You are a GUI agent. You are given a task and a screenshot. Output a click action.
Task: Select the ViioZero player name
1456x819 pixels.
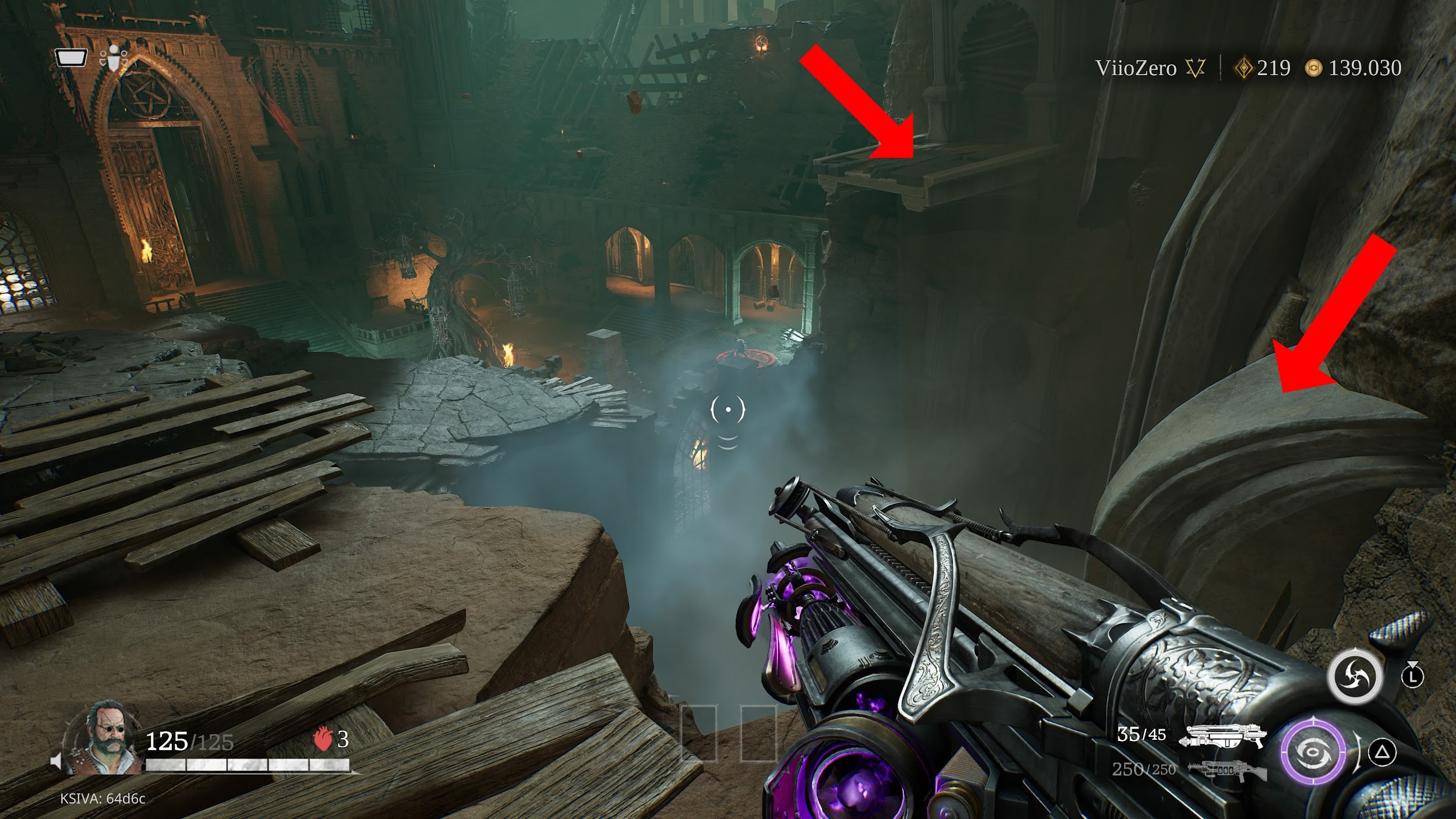coord(1135,69)
